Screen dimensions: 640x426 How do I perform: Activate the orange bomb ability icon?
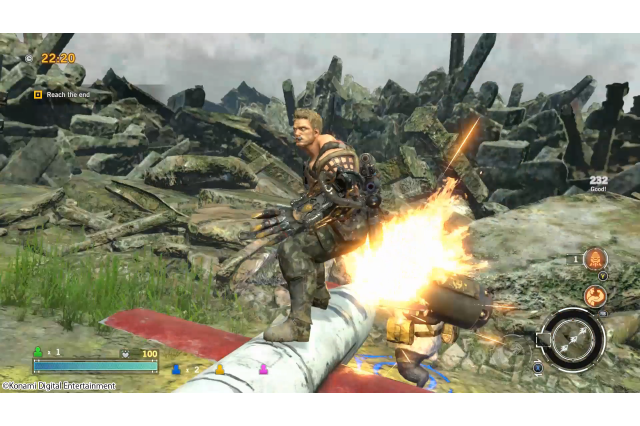595,259
